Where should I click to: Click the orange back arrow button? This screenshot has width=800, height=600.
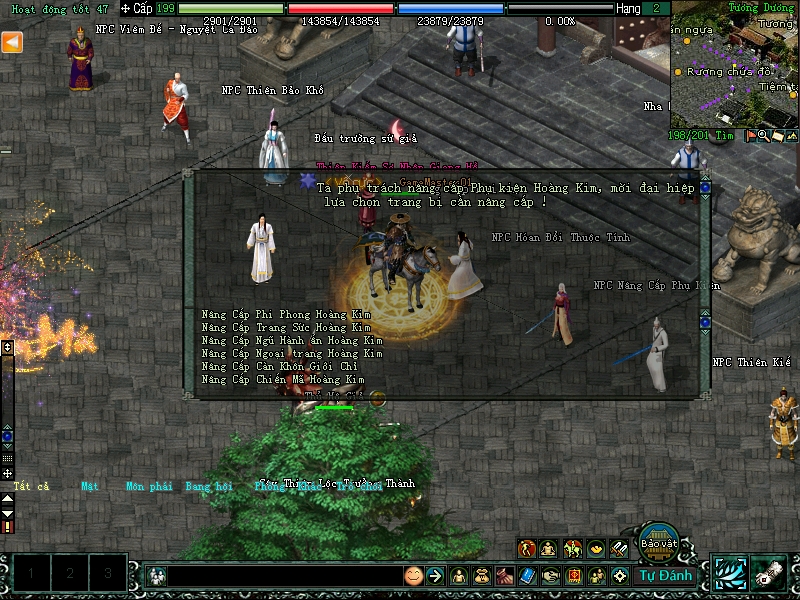[x=12, y=42]
